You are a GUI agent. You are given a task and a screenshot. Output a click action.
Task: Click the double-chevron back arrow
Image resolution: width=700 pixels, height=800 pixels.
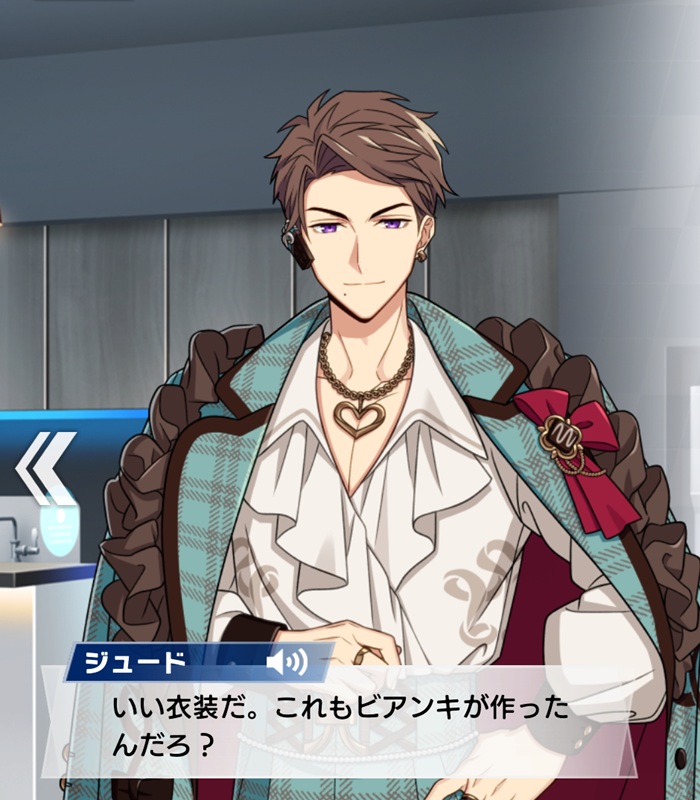(45, 468)
